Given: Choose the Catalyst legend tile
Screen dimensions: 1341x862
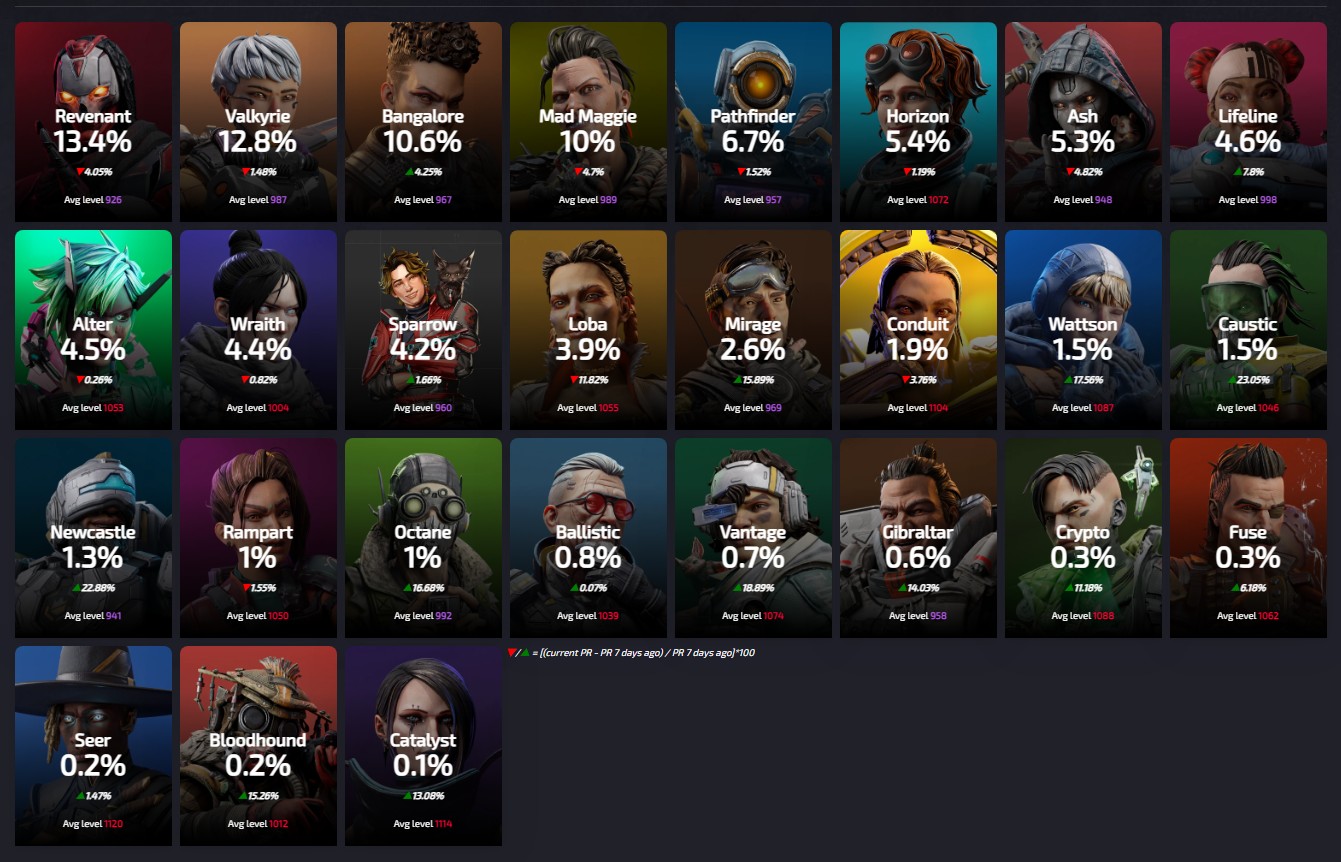Looking at the screenshot, I should point(423,746).
